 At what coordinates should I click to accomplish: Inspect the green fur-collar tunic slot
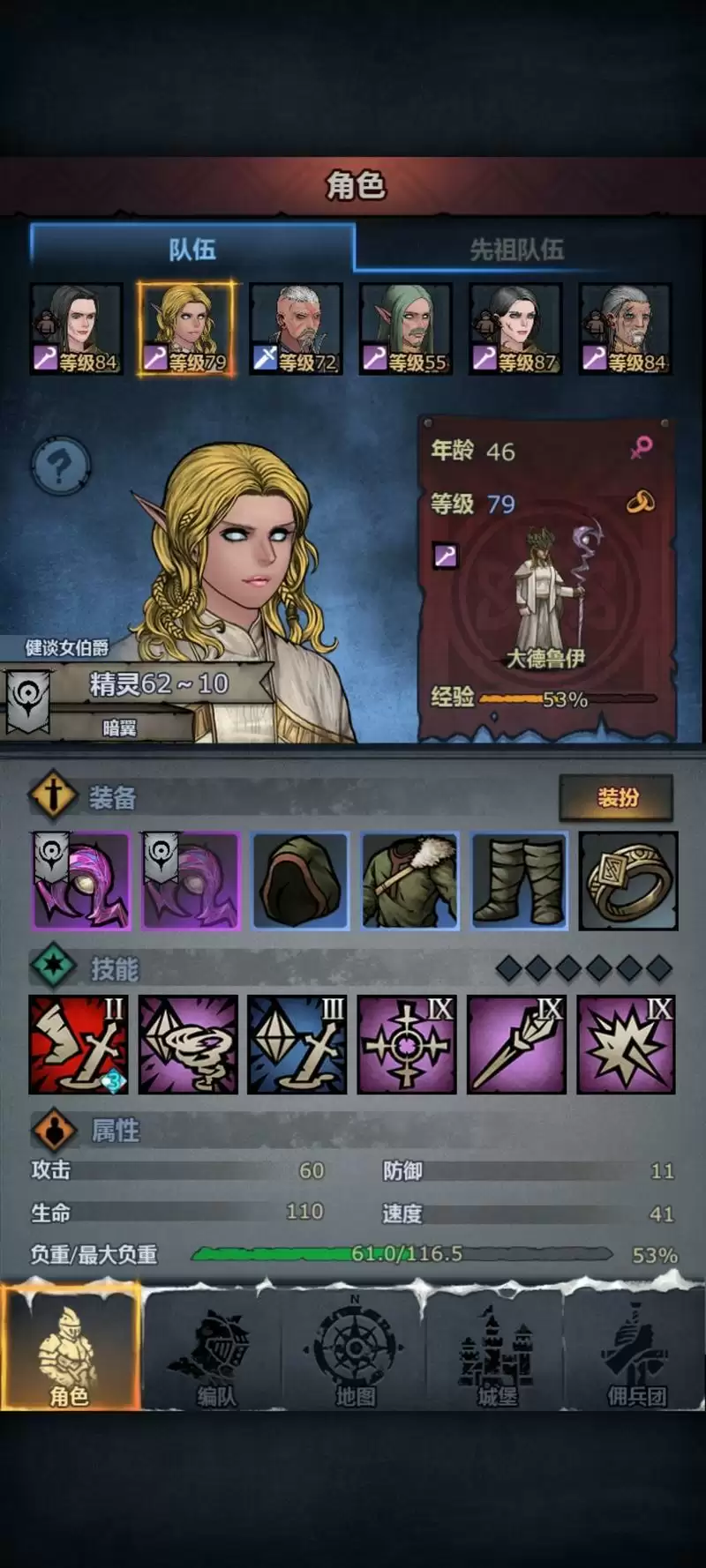(x=409, y=880)
